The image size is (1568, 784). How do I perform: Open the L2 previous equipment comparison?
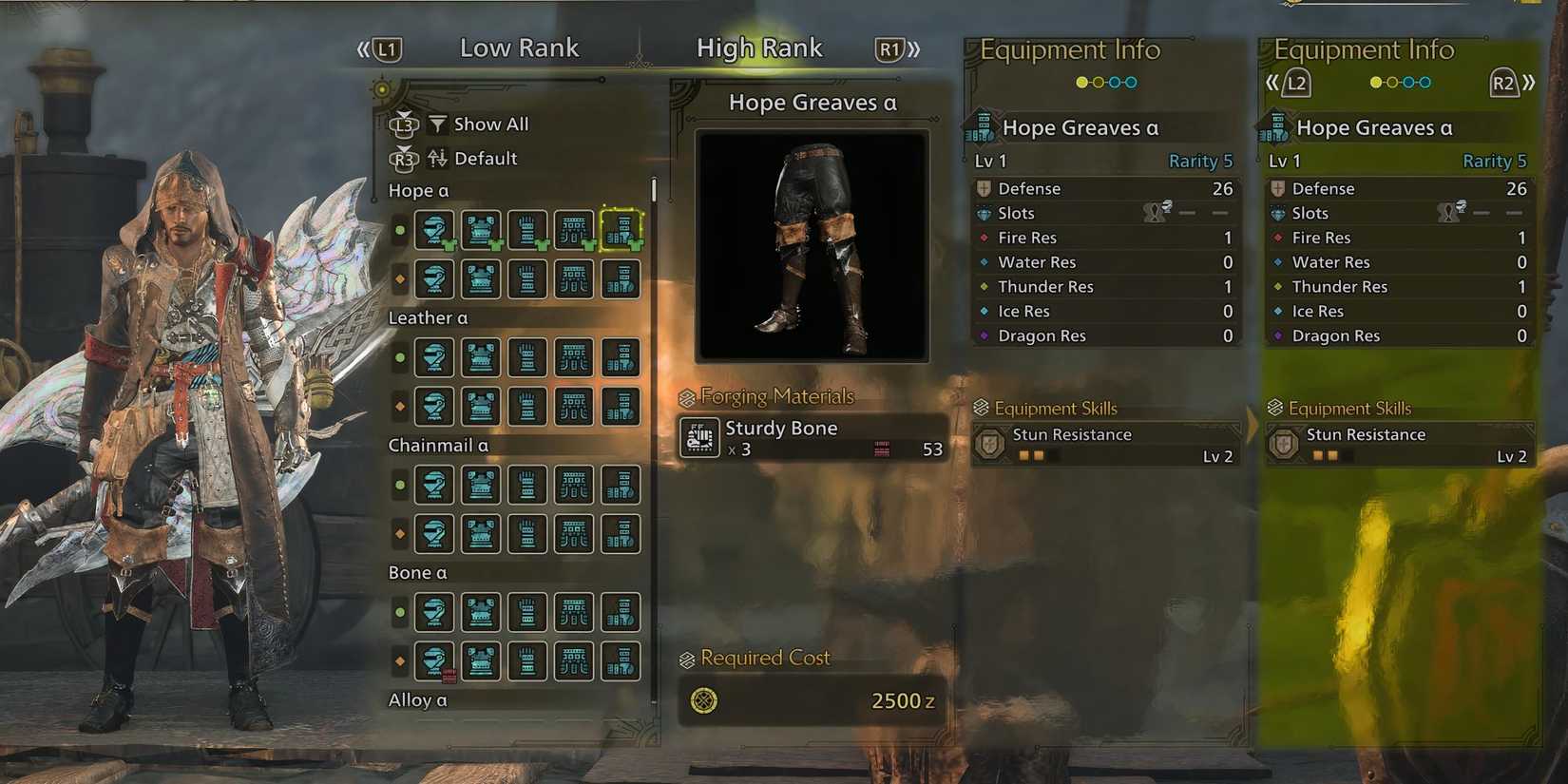tap(1294, 83)
